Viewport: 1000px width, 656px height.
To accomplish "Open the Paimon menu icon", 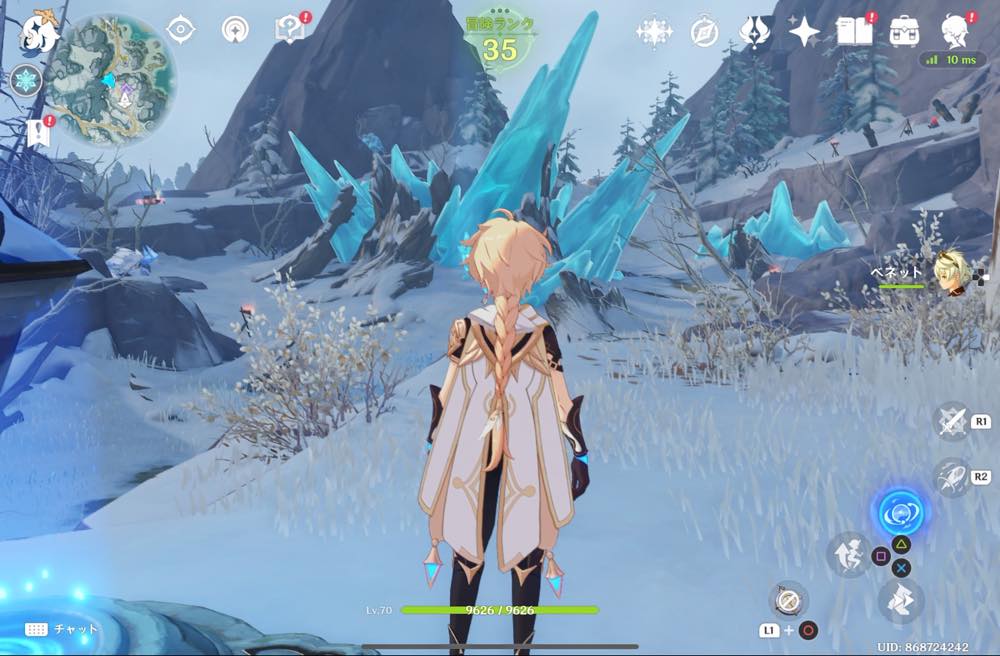I will pyautogui.click(x=39, y=30).
